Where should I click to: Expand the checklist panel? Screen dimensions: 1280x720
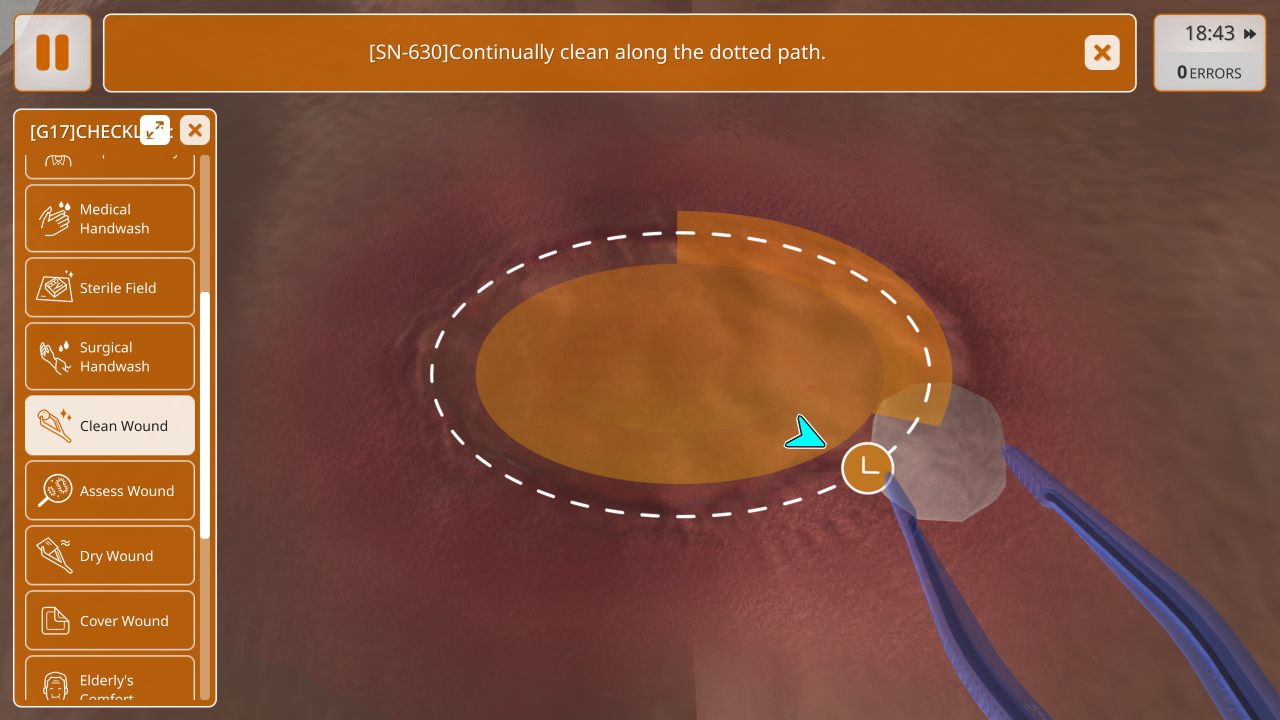coord(155,130)
